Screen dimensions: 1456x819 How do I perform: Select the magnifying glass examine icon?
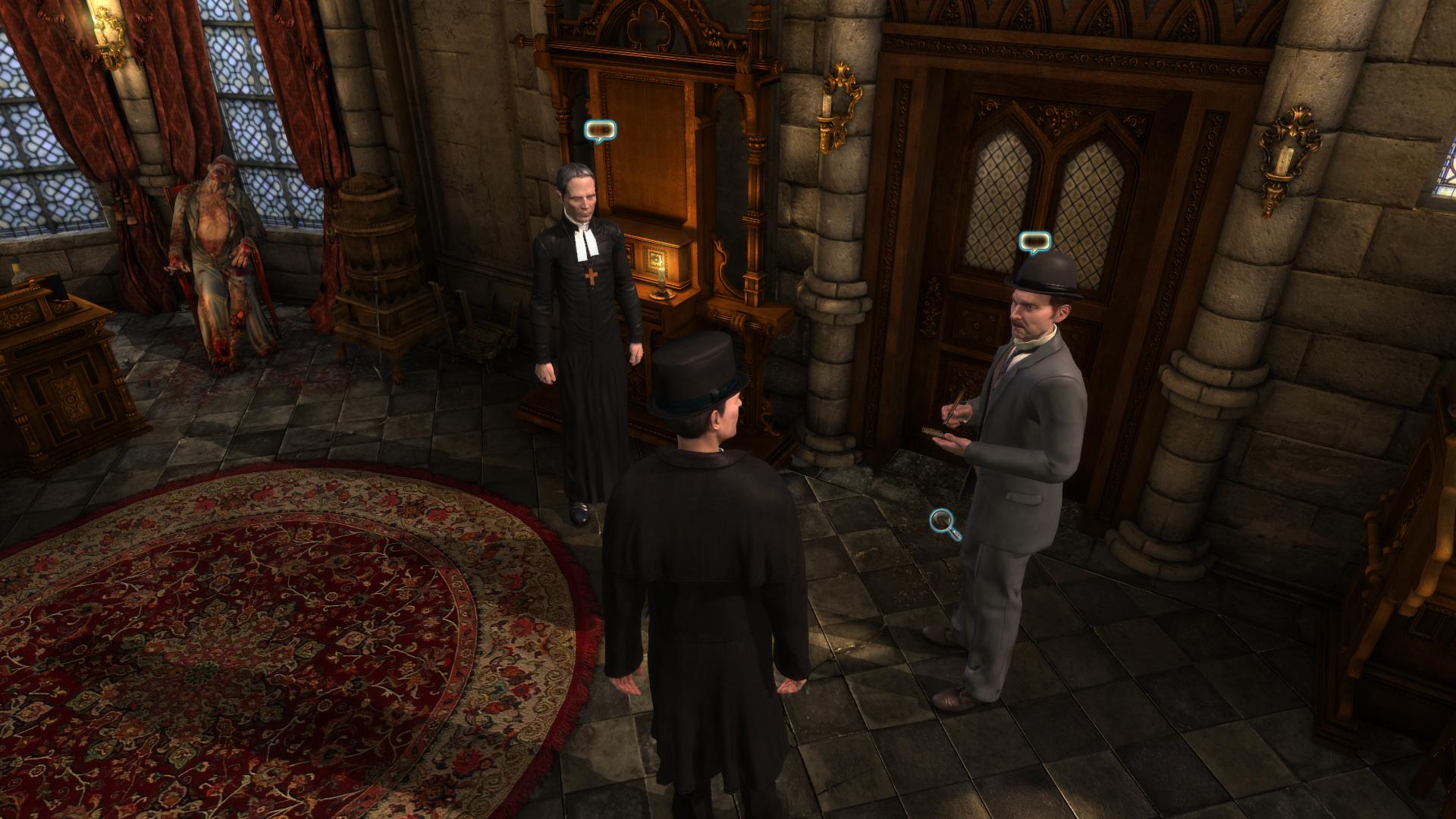pyautogui.click(x=944, y=522)
